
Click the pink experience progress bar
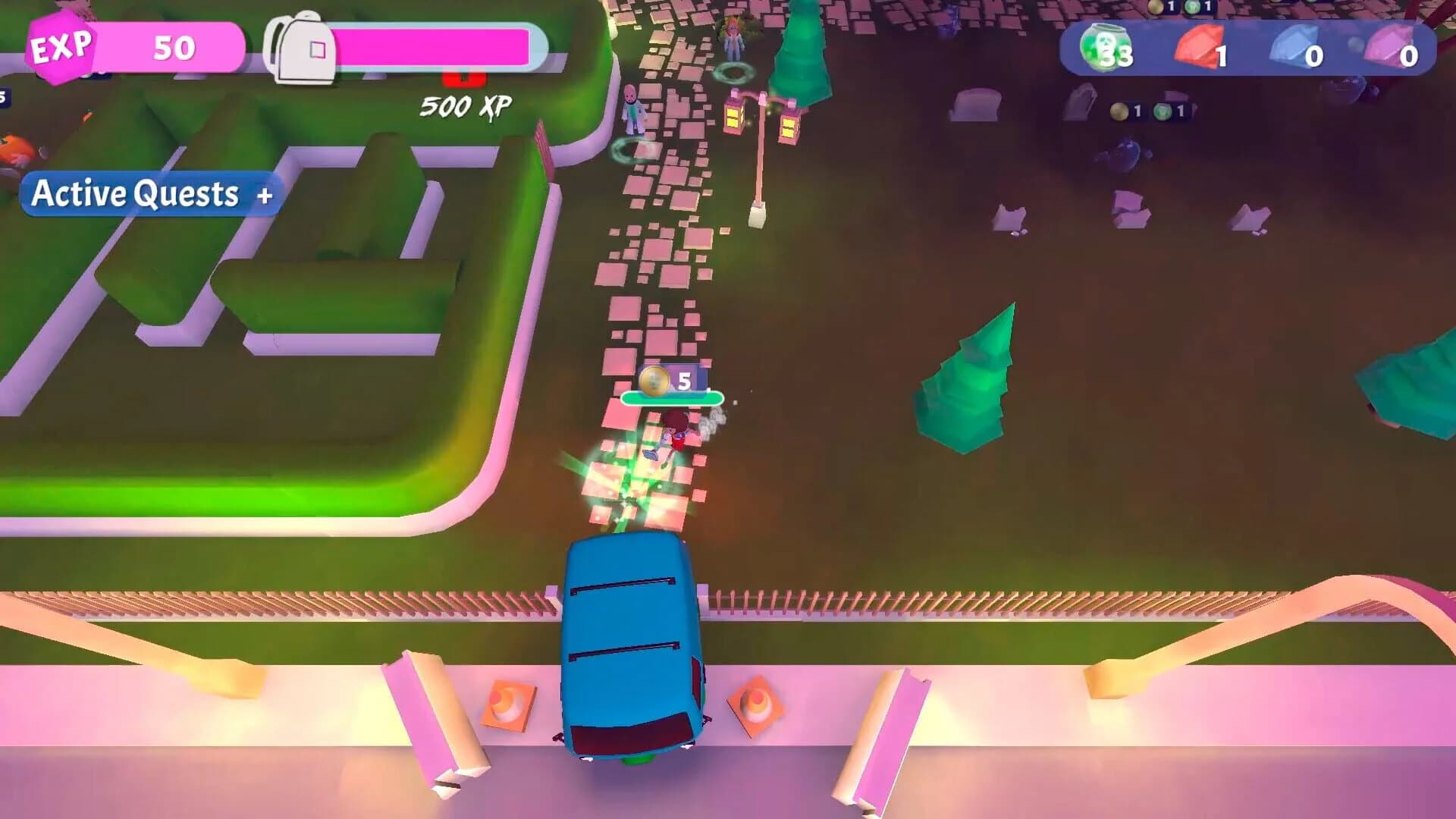[440, 45]
